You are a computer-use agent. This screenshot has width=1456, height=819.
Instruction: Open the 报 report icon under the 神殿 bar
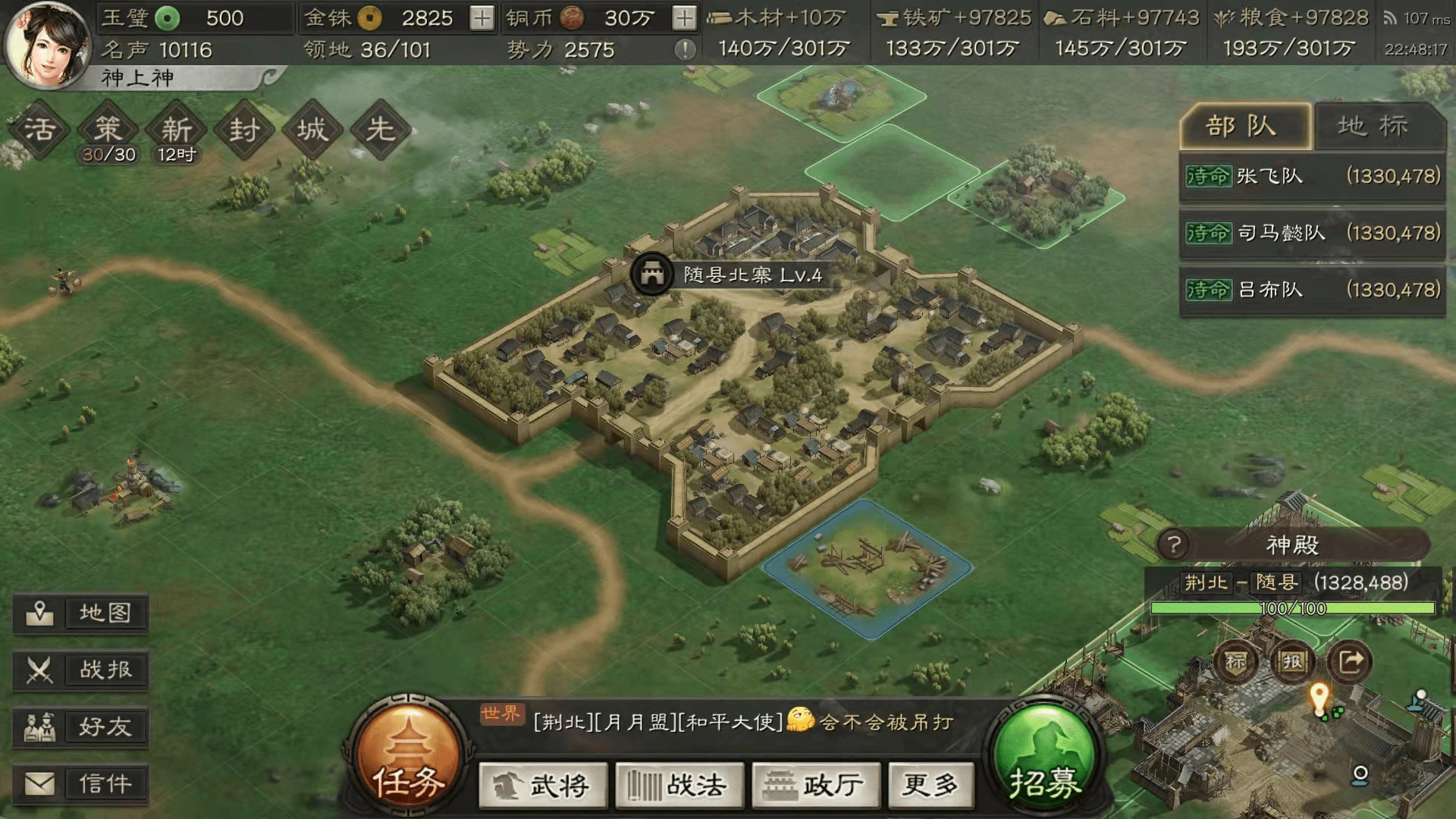tap(1294, 661)
